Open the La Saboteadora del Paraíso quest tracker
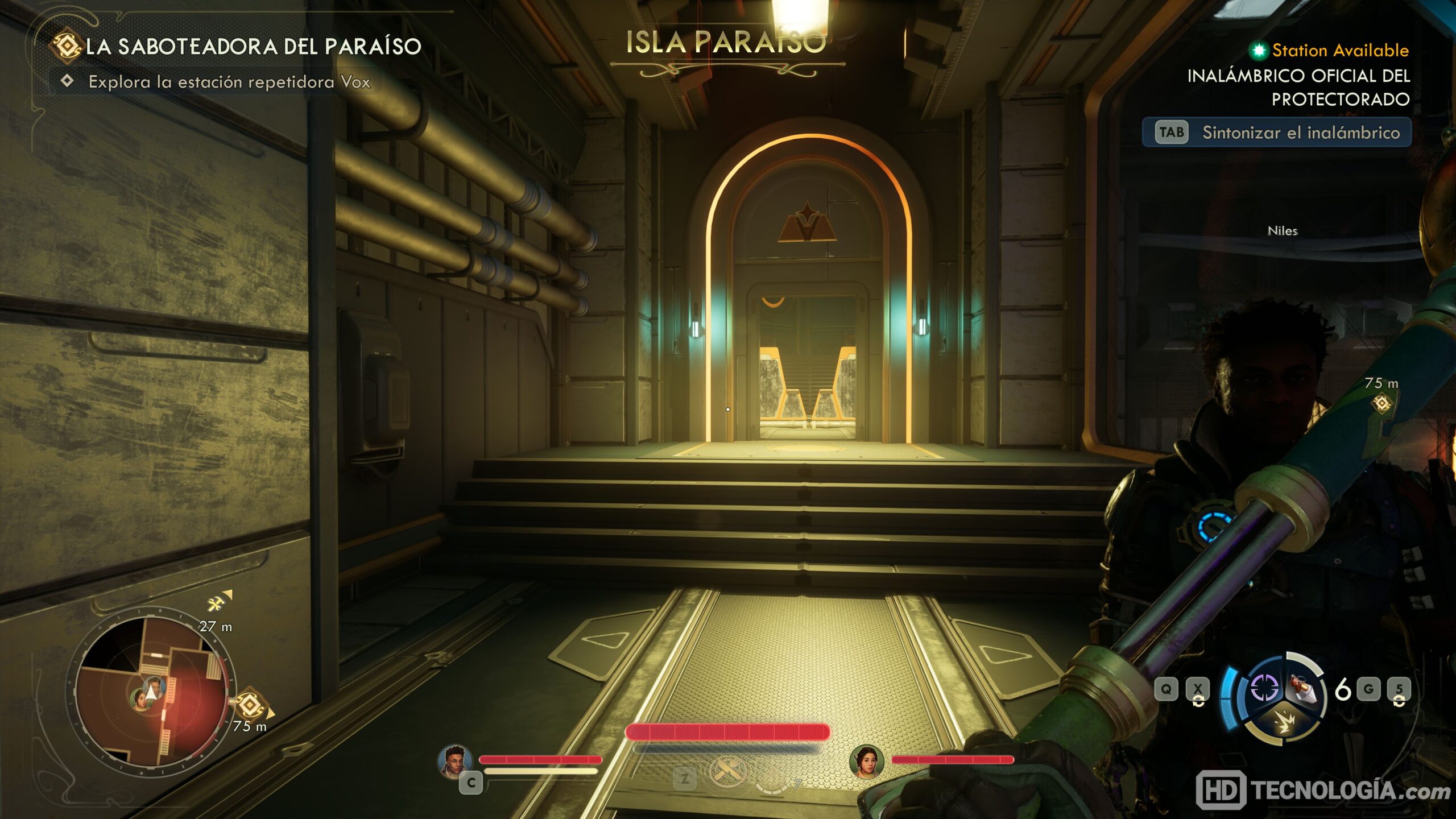Viewport: 1456px width, 819px height. (253, 47)
